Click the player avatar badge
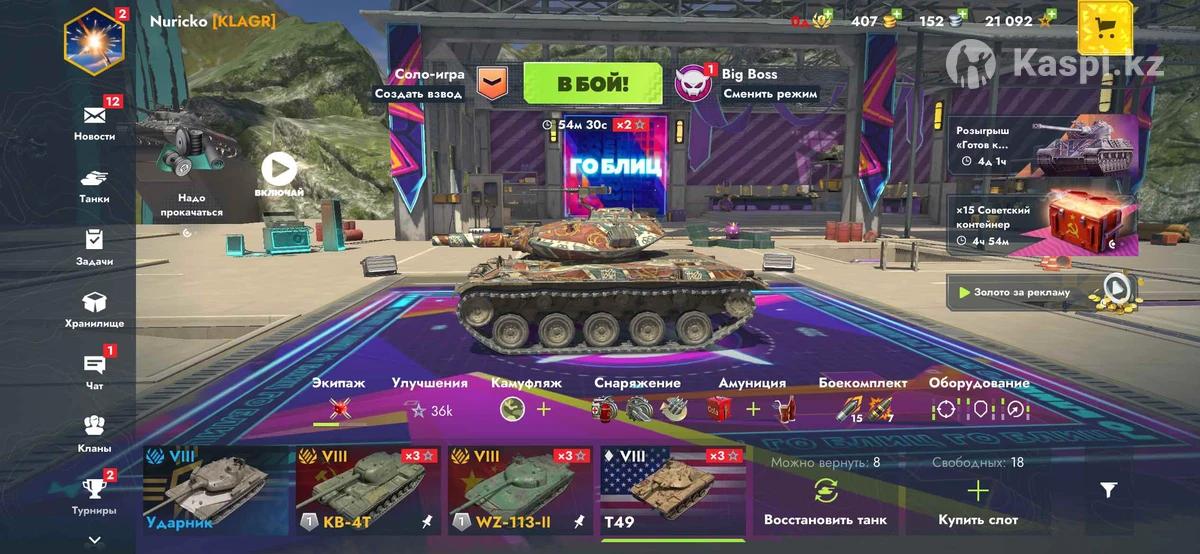The image size is (1200, 554). pos(94,40)
